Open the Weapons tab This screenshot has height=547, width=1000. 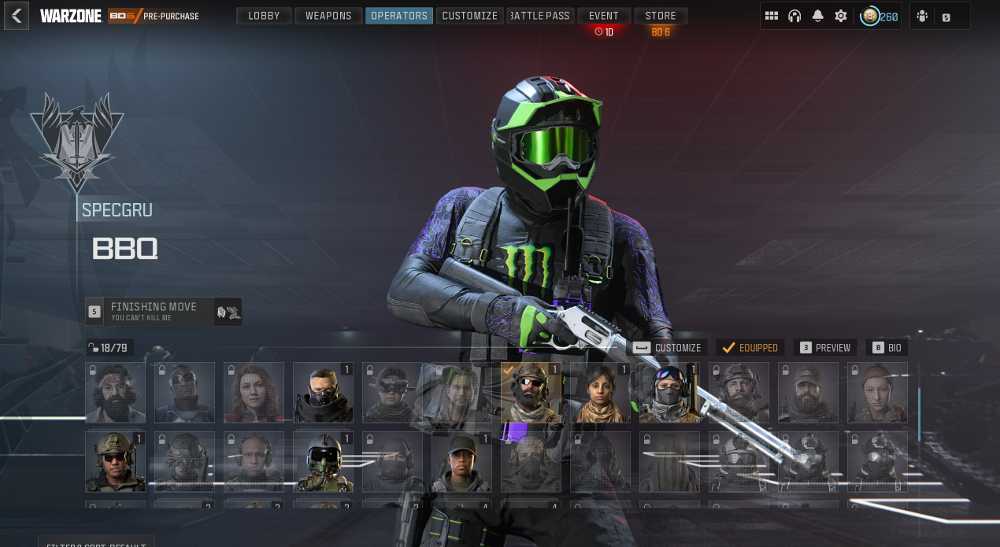[328, 16]
